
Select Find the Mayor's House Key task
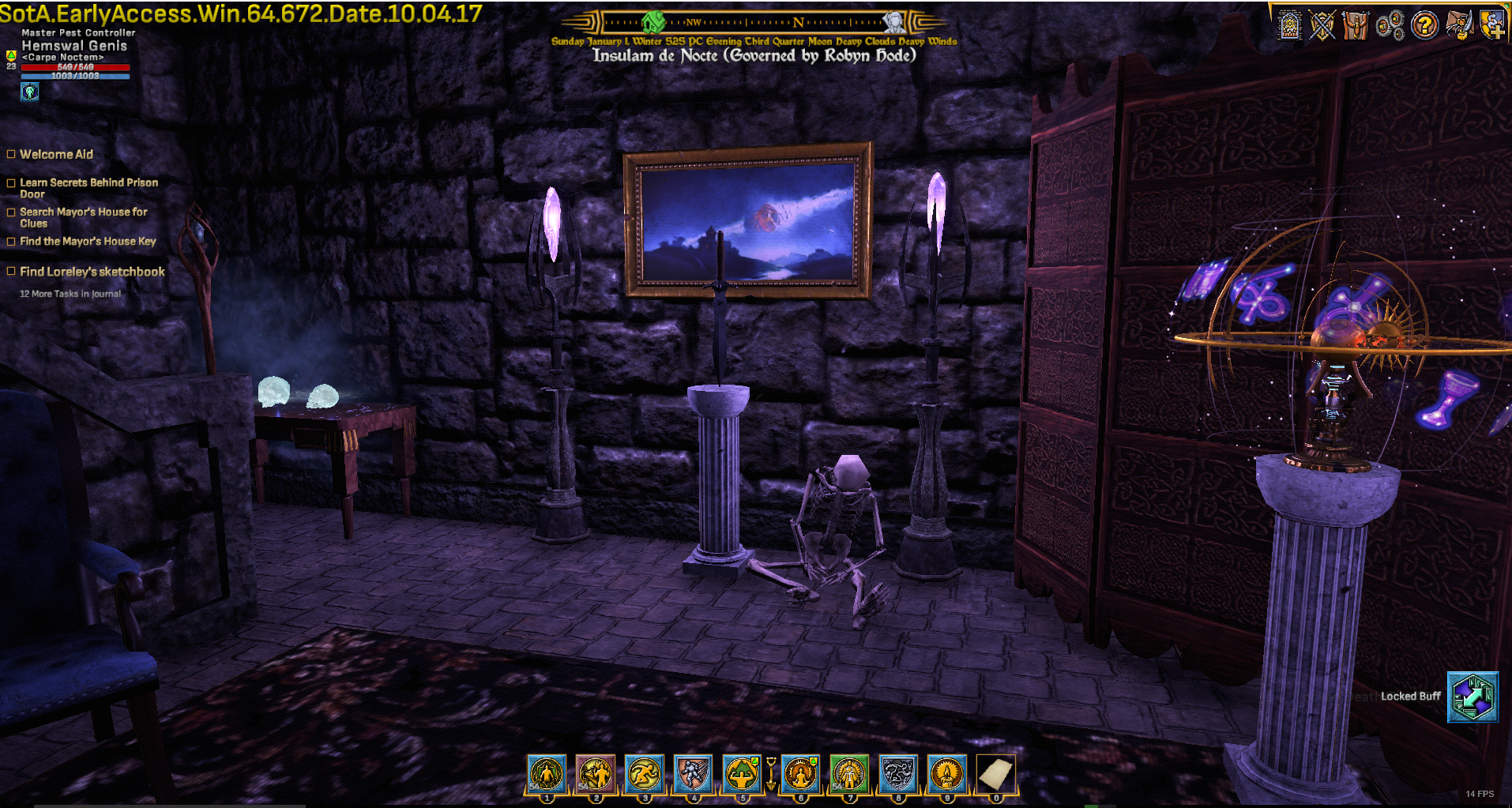tap(88, 242)
